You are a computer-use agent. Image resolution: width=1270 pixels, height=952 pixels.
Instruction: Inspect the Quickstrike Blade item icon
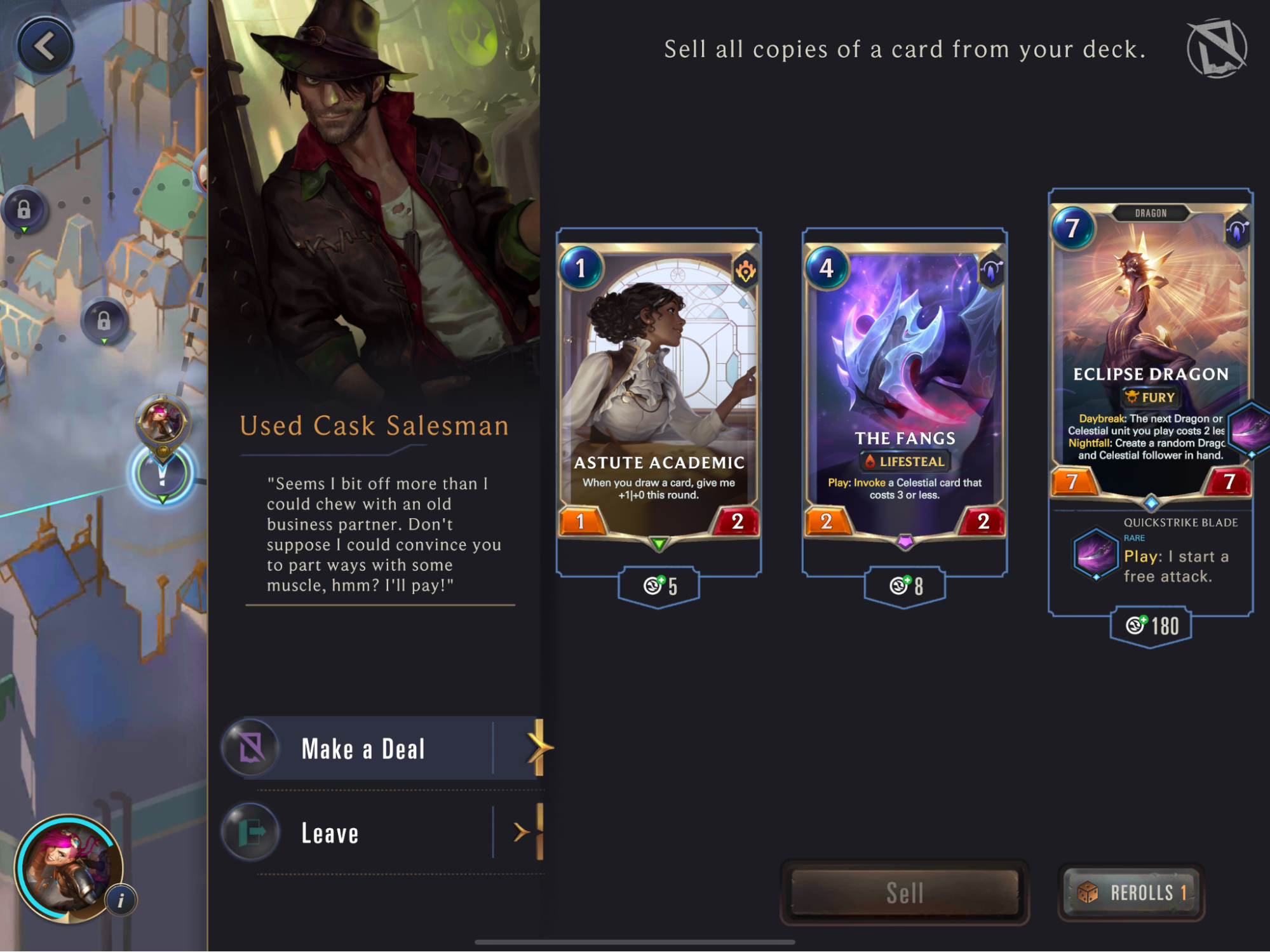coord(1095,554)
